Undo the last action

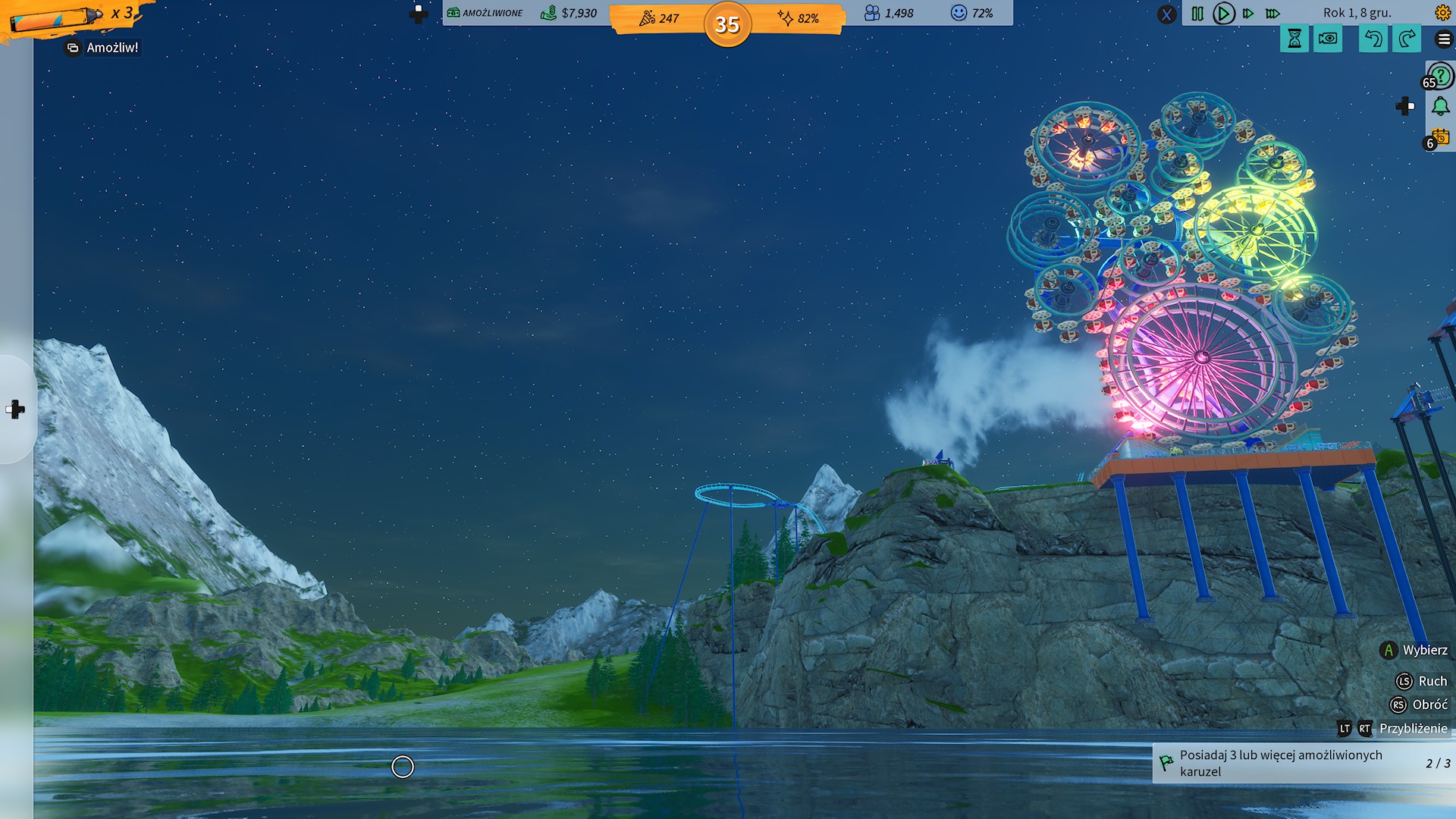tap(1373, 39)
